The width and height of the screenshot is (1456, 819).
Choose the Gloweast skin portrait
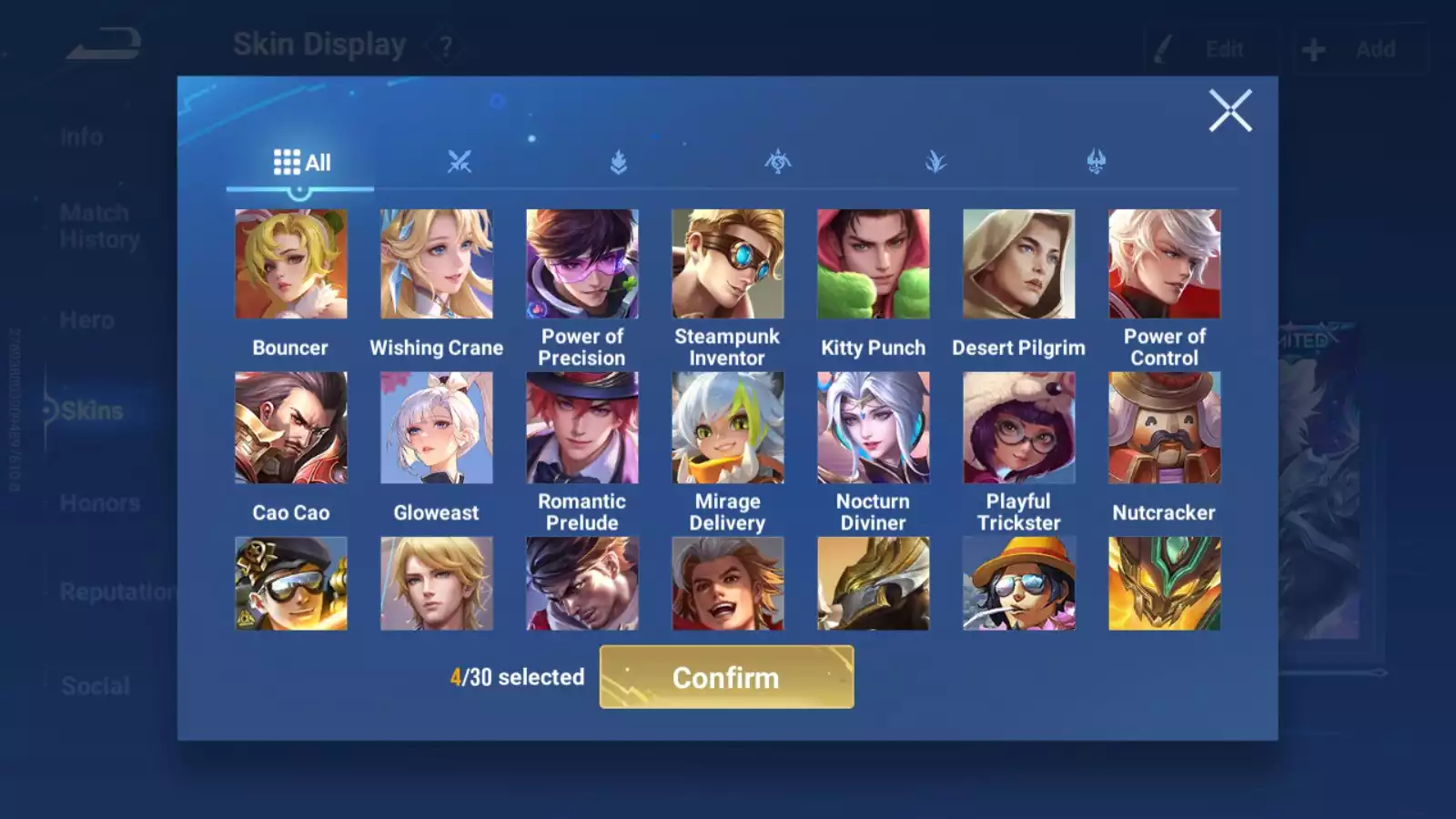(x=437, y=428)
